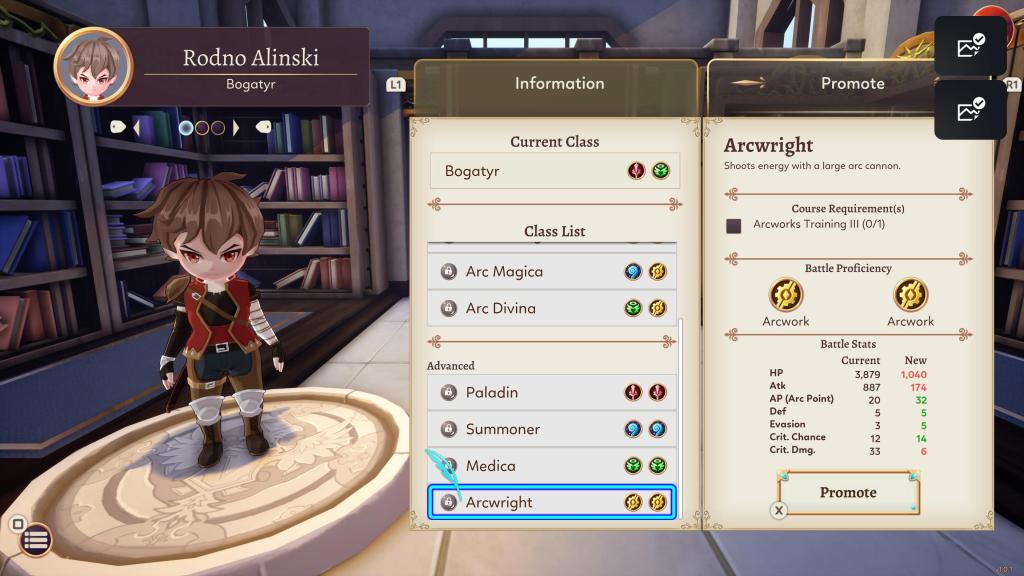Click Rodno Alinski's character portrait
The image size is (1024, 576).
92,67
